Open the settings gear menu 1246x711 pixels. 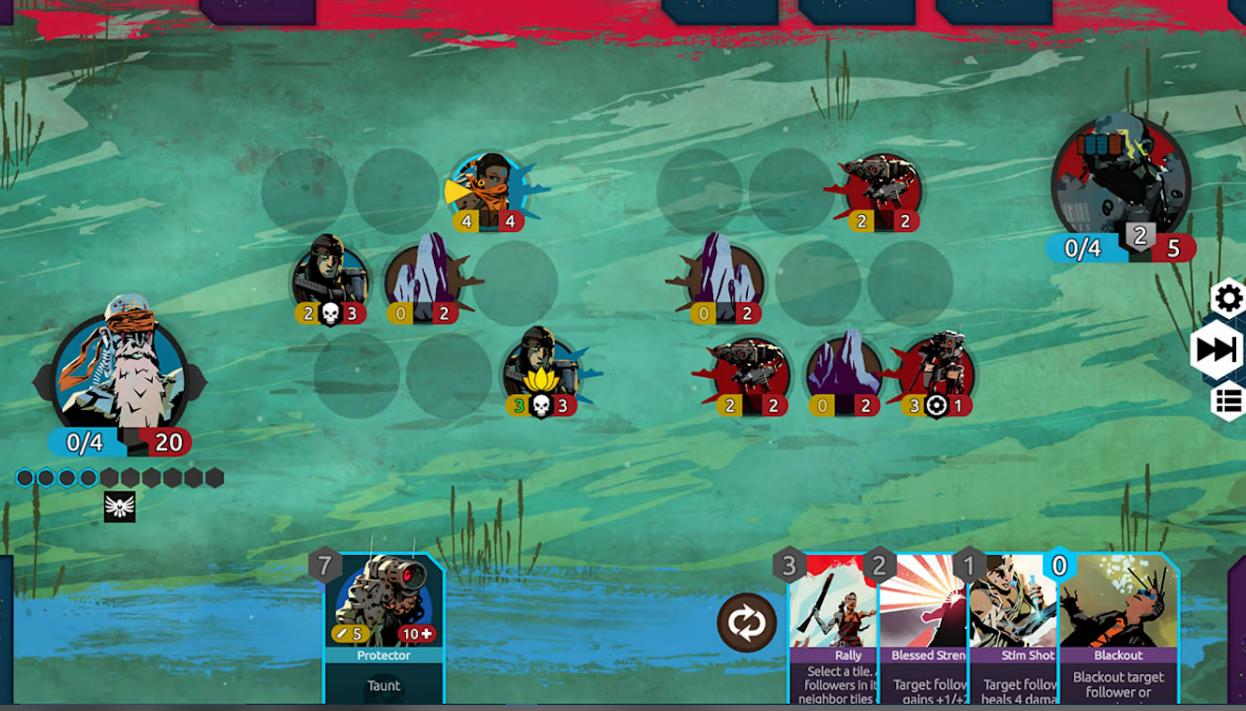pyautogui.click(x=1228, y=298)
